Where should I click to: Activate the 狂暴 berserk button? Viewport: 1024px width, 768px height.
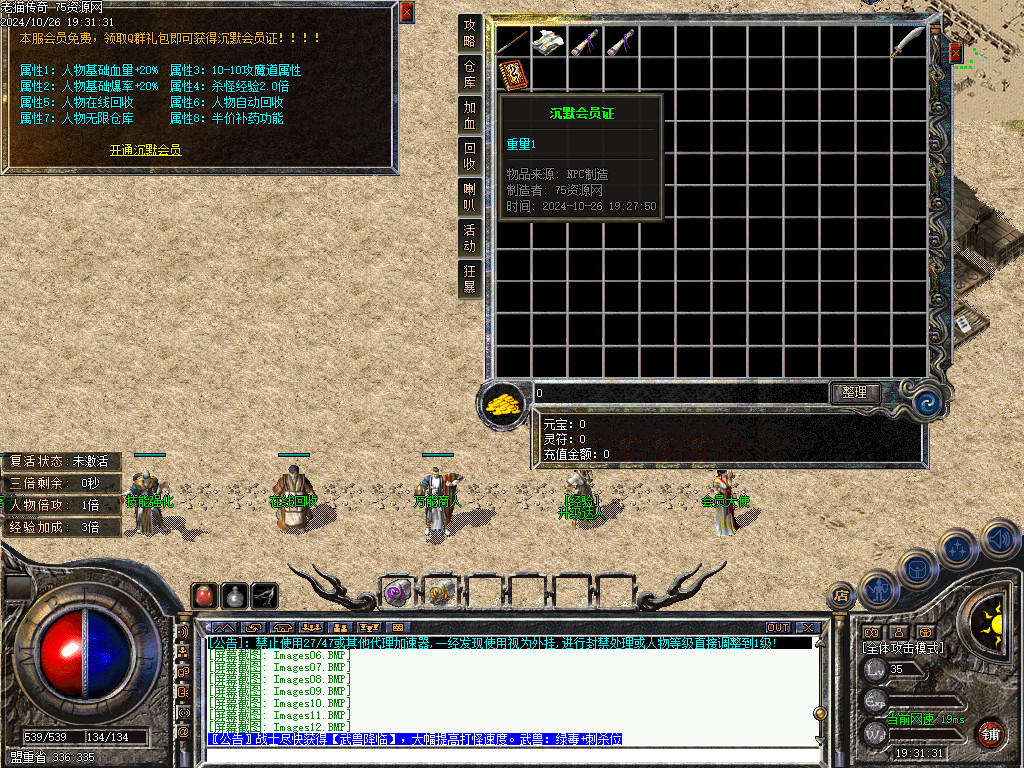469,279
